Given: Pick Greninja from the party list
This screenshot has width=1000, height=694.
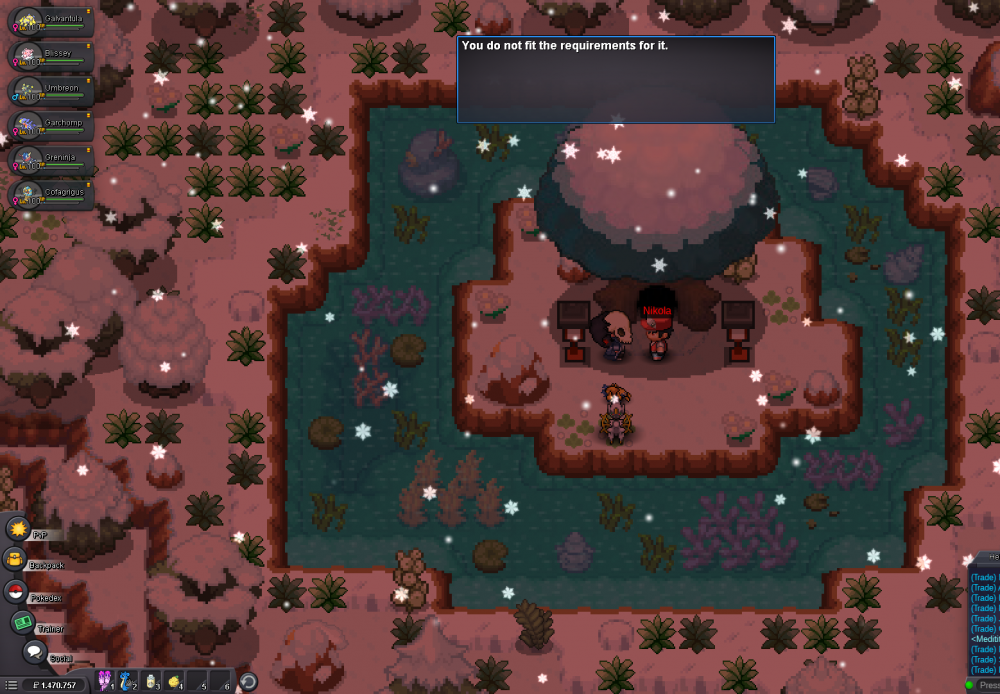Looking at the screenshot, I should (51, 161).
